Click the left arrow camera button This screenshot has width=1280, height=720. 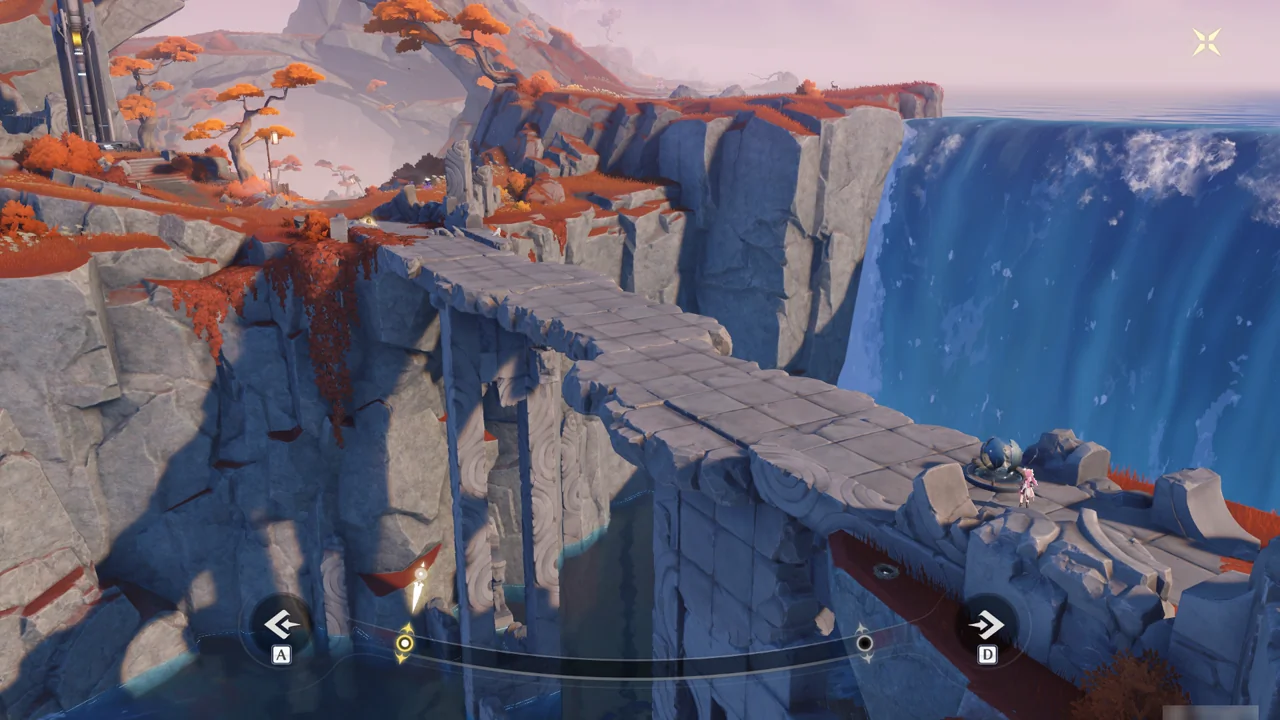pos(281,625)
